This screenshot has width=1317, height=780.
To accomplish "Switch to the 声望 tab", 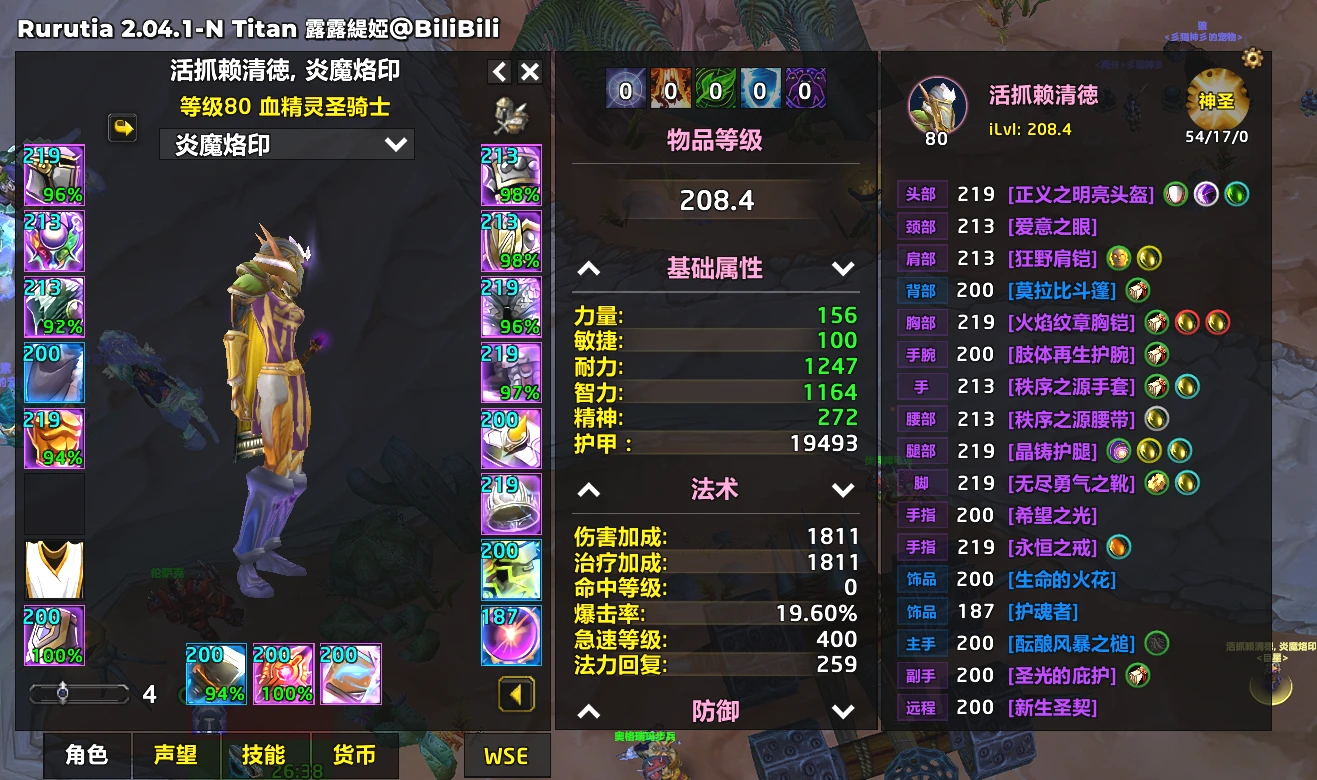I will [x=176, y=756].
